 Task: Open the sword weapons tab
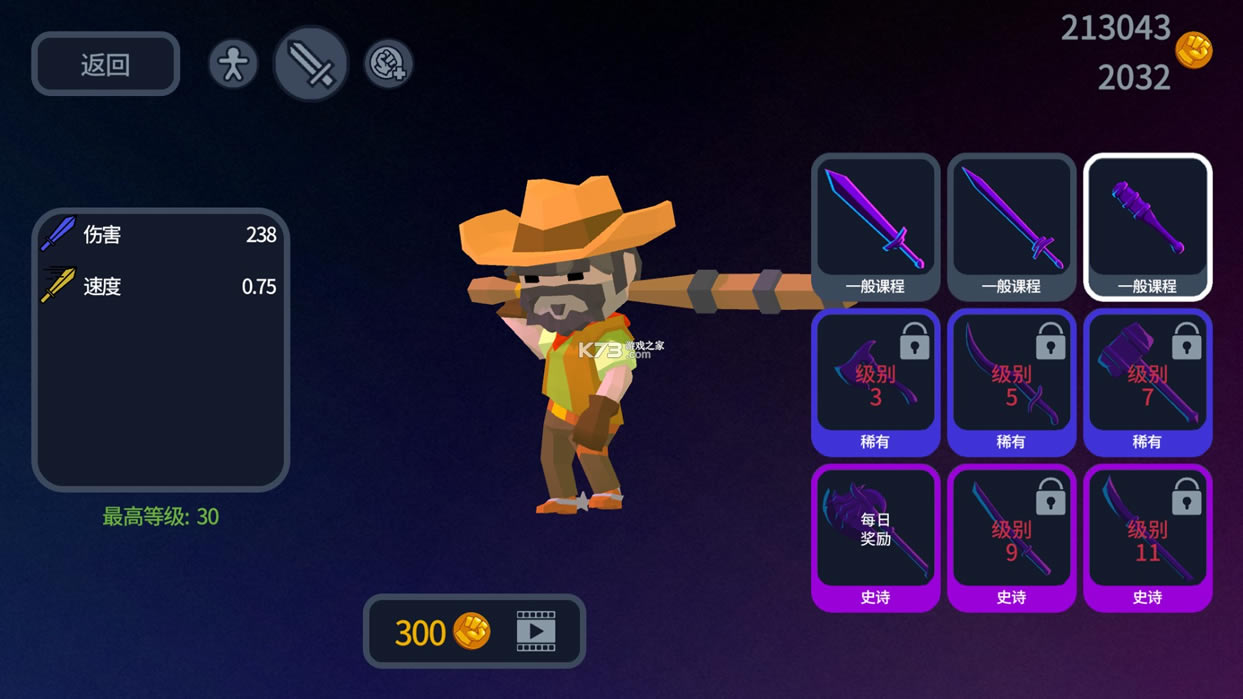(x=310, y=65)
